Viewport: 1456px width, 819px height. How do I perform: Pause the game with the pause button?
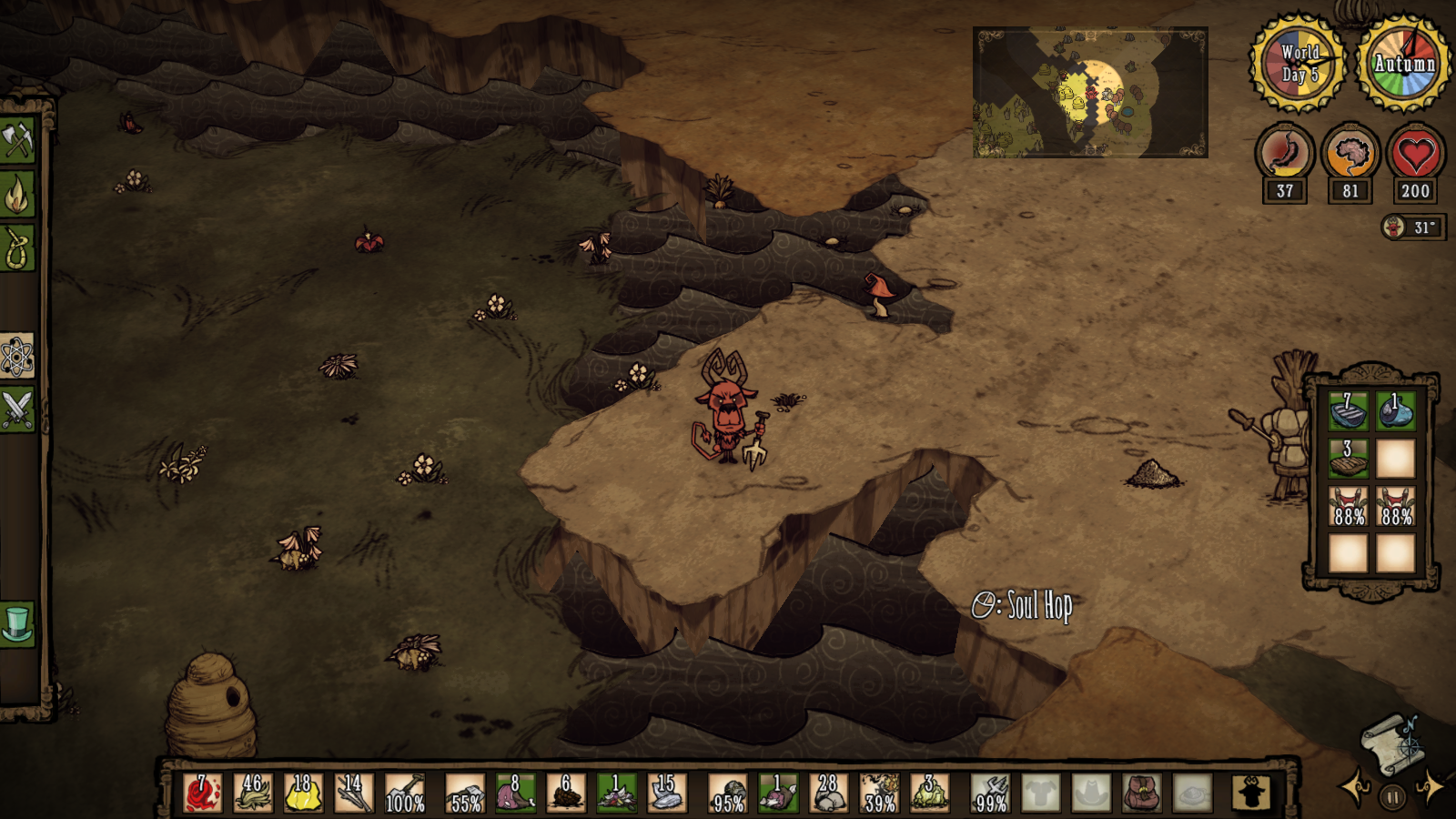[1391, 797]
